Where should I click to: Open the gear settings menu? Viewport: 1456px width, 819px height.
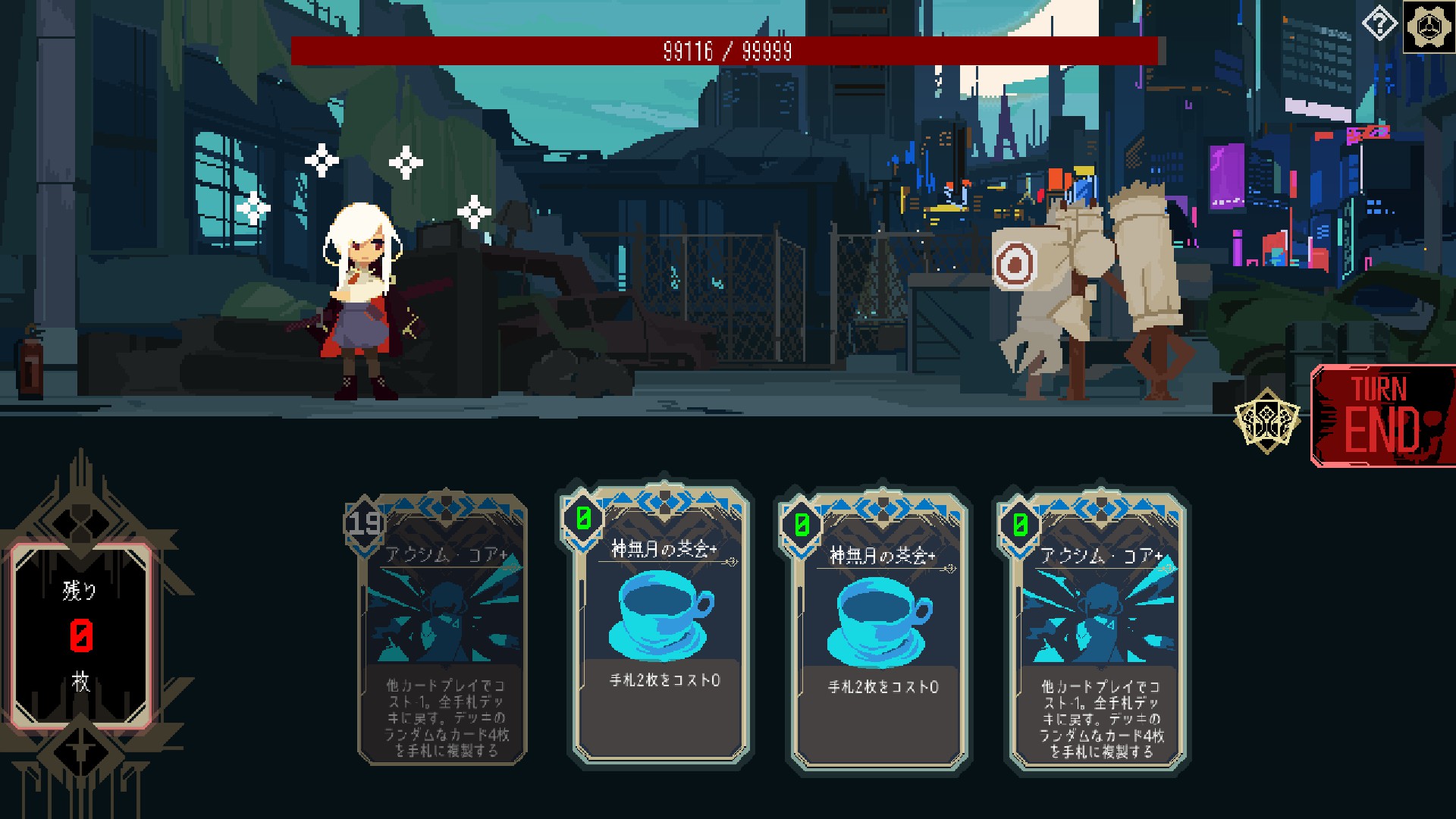tap(1429, 27)
